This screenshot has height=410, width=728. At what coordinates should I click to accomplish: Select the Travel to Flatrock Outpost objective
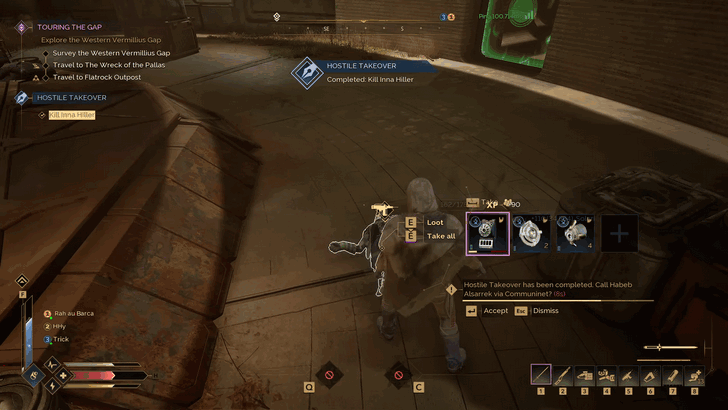click(97, 77)
